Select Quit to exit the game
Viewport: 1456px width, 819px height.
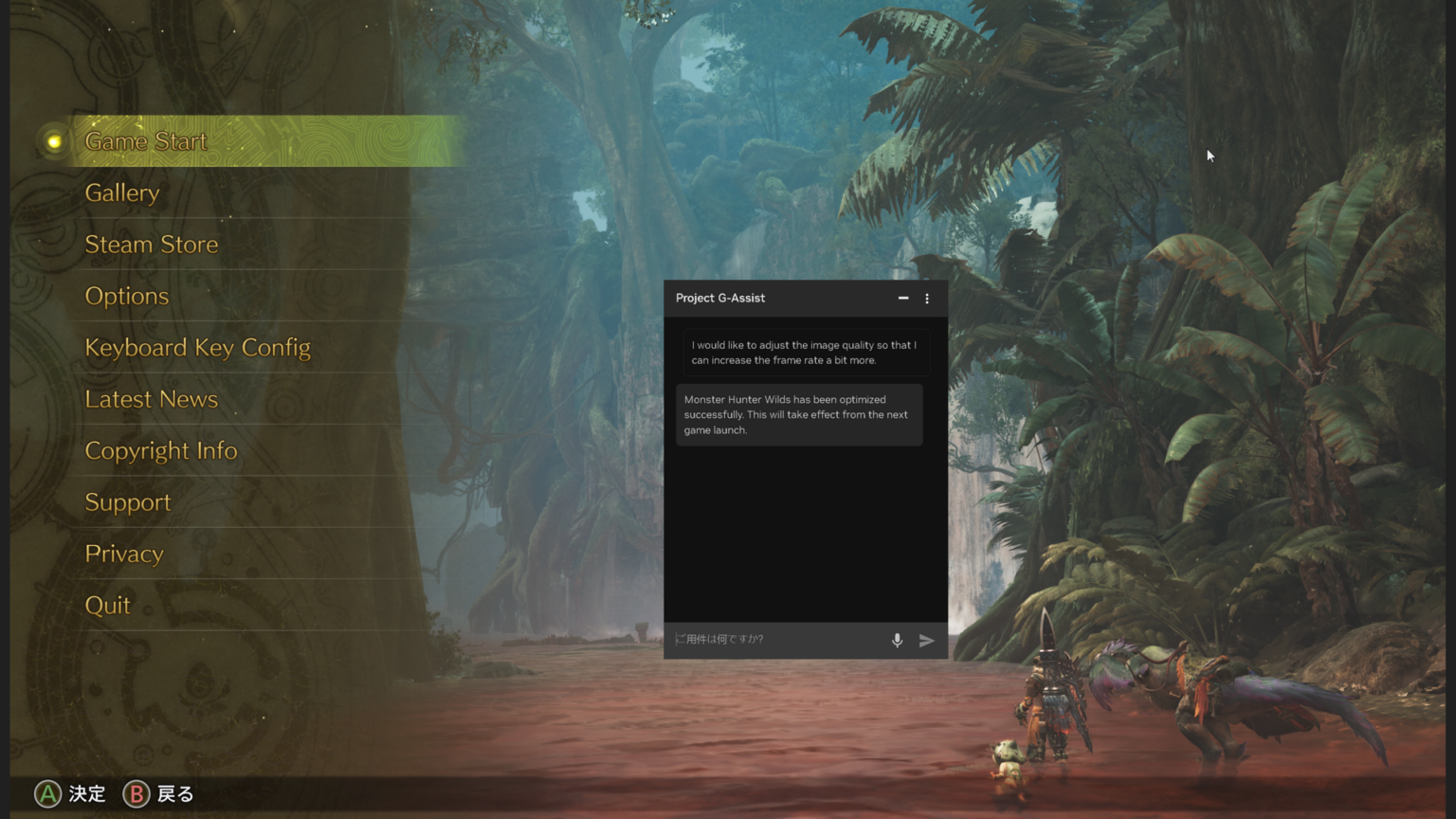[x=108, y=604]
